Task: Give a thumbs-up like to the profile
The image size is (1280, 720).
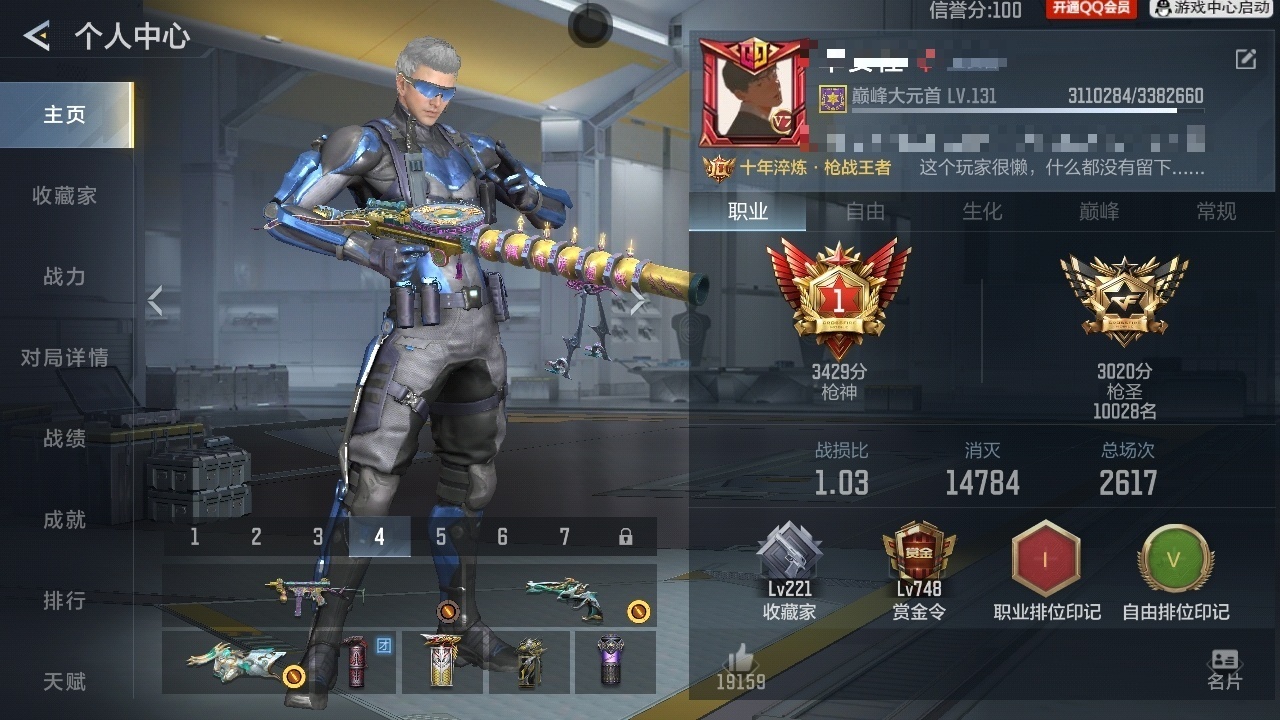Action: coord(741,665)
